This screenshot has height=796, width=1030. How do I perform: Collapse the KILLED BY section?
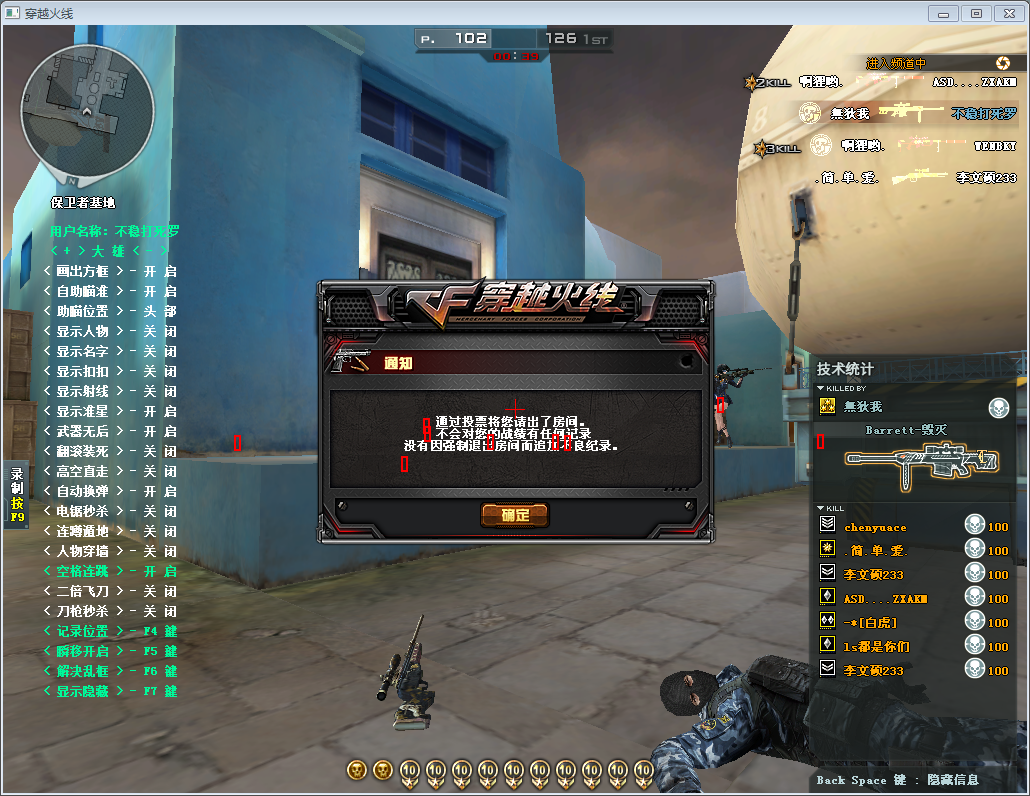[821, 388]
